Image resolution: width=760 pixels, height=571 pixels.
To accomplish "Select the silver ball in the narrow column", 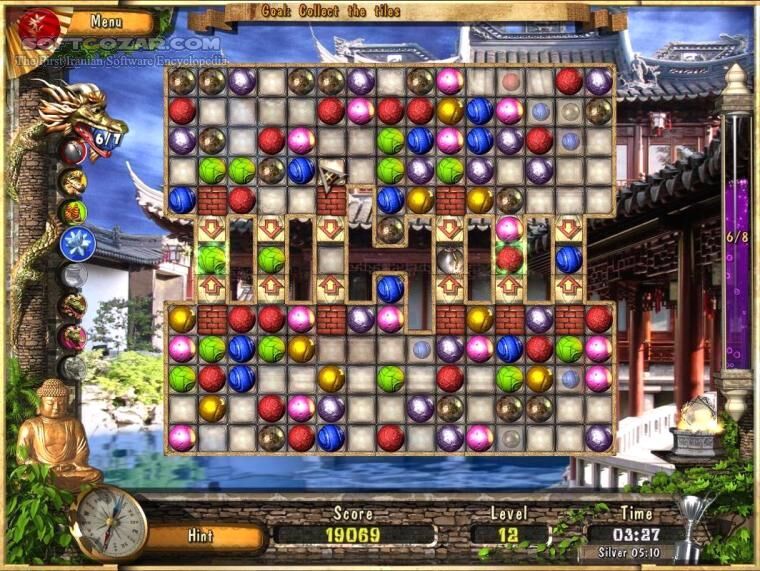I will pos(450,261).
